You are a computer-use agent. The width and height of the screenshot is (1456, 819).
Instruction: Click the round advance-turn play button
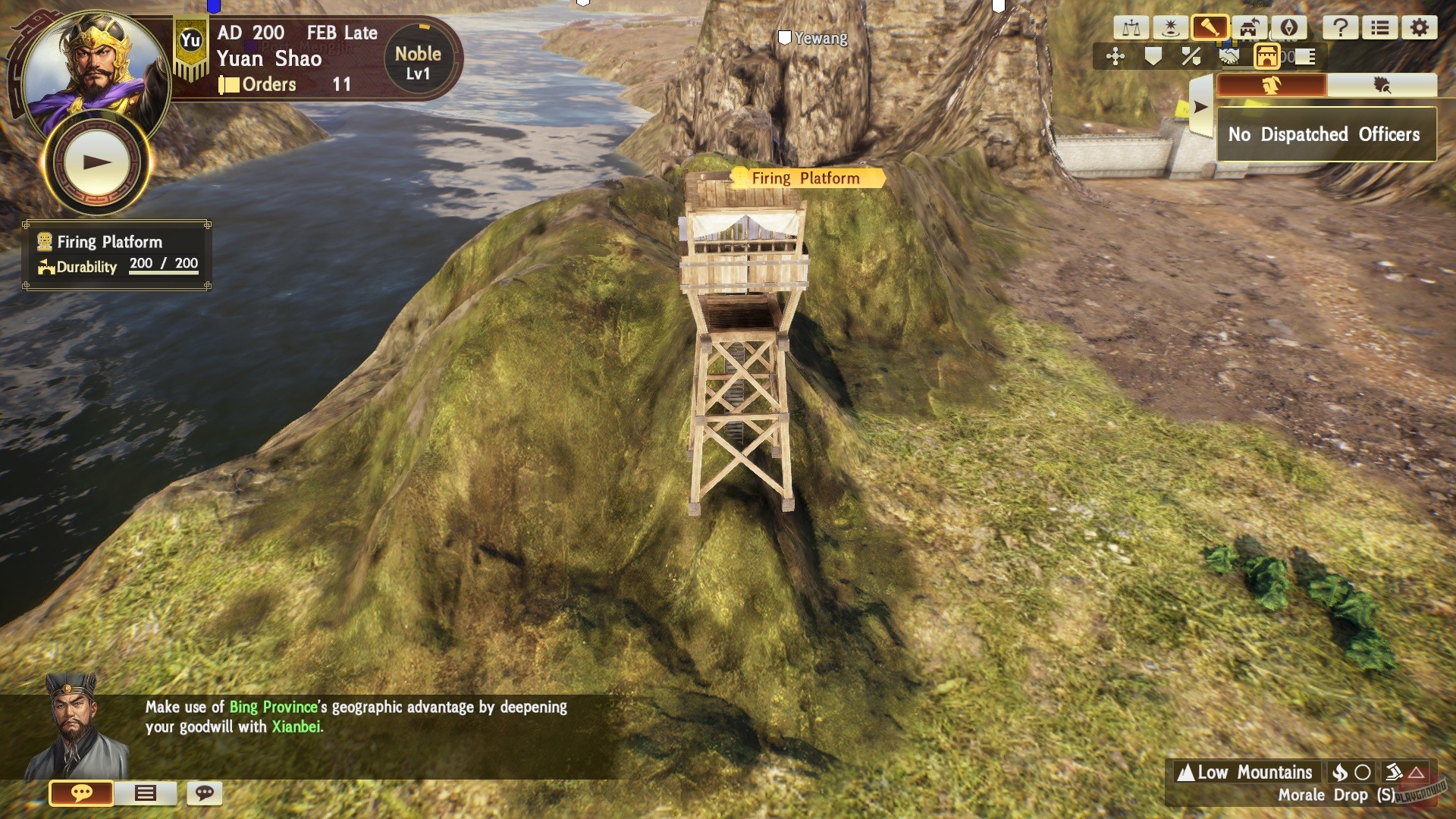[96, 162]
